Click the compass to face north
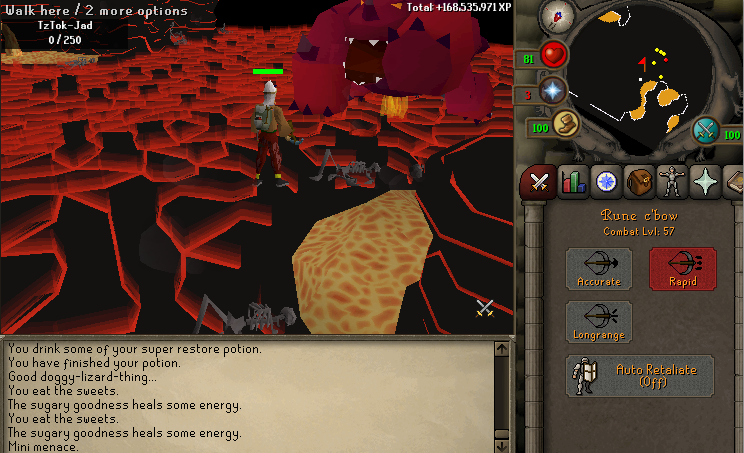744x453 pixels. tap(554, 17)
